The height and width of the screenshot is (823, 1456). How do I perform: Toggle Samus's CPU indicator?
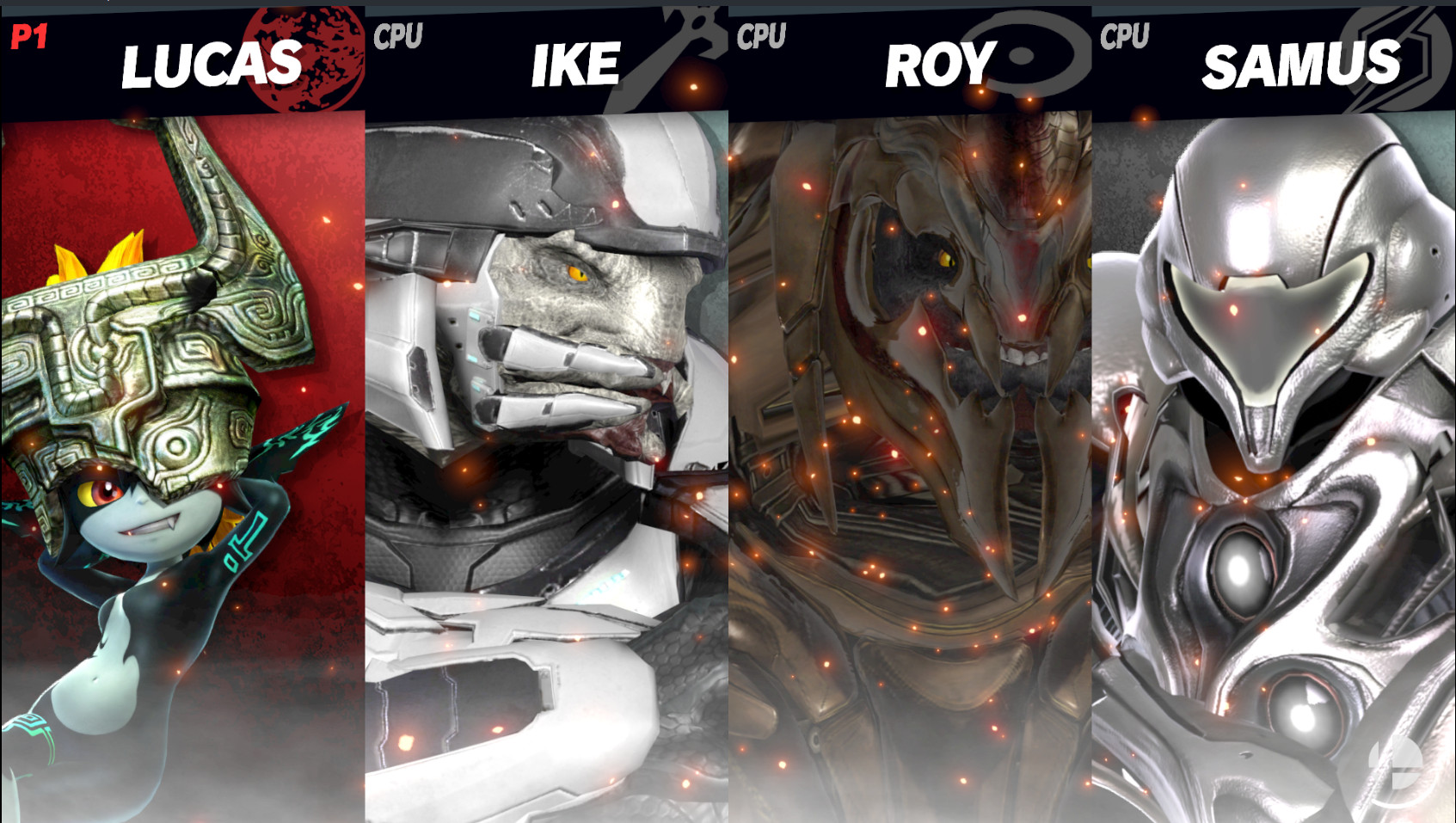[1125, 36]
